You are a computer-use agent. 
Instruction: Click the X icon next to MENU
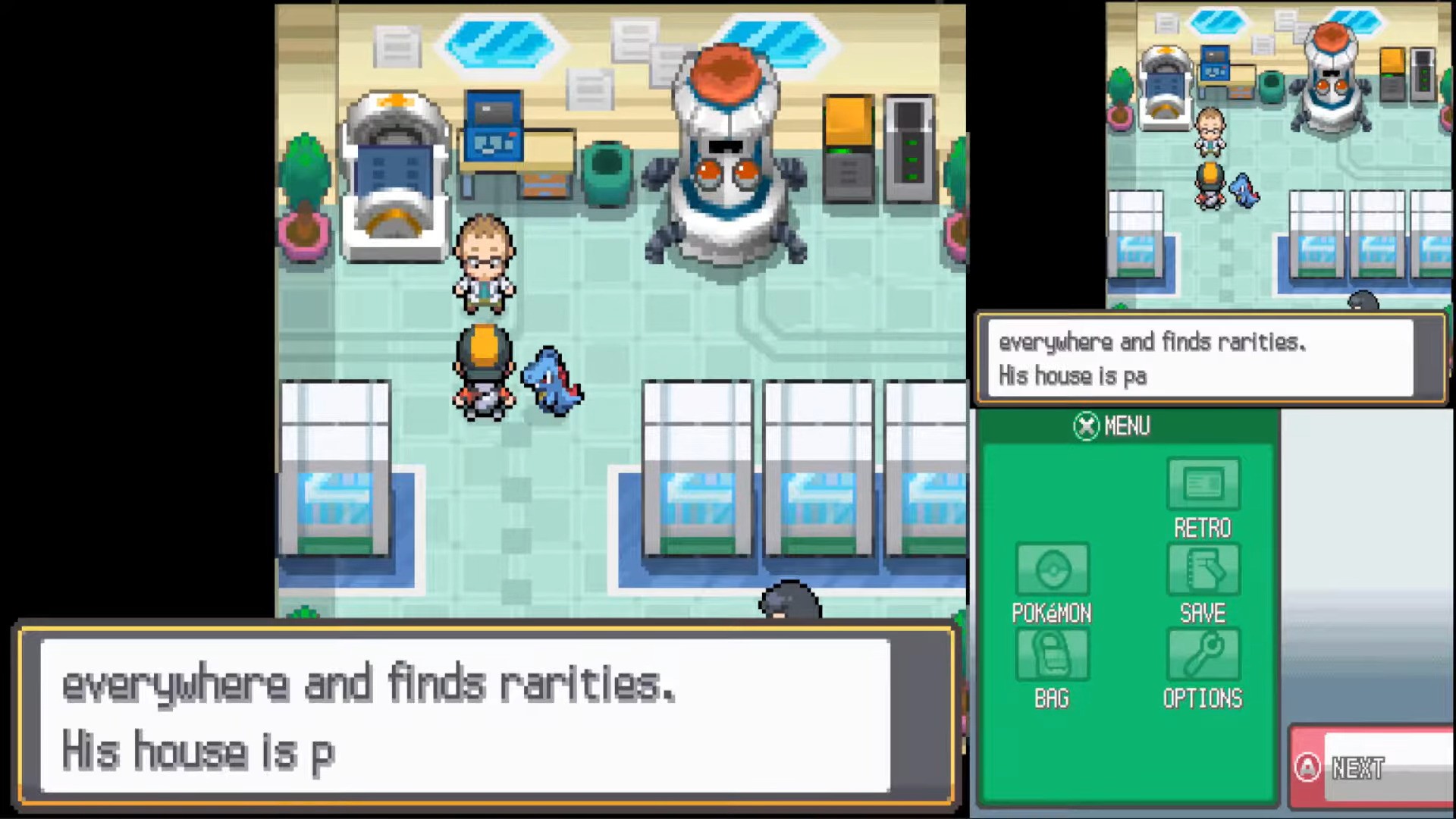point(1087,426)
